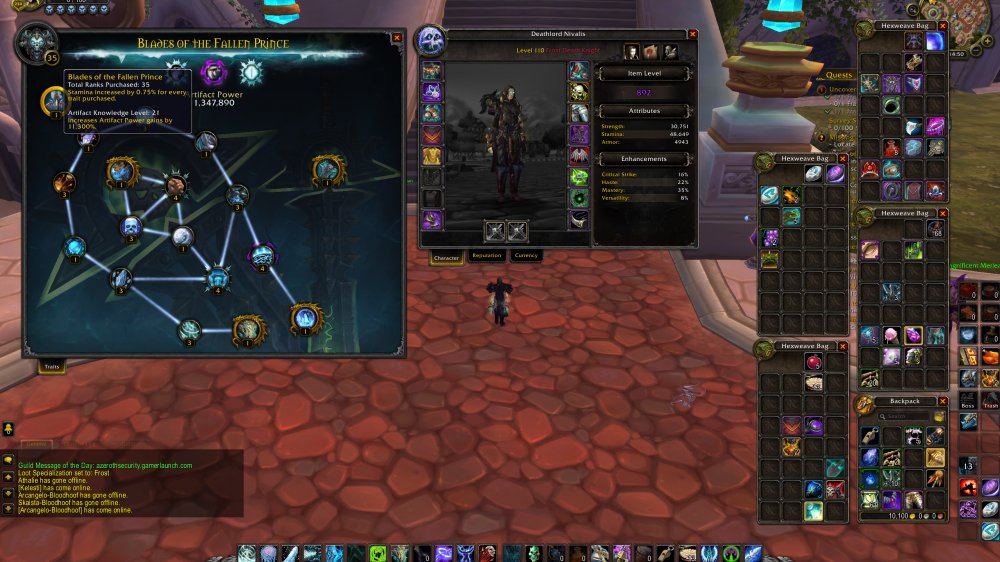
Task: Switch to the Reputation tab
Action: pyautogui.click(x=486, y=256)
